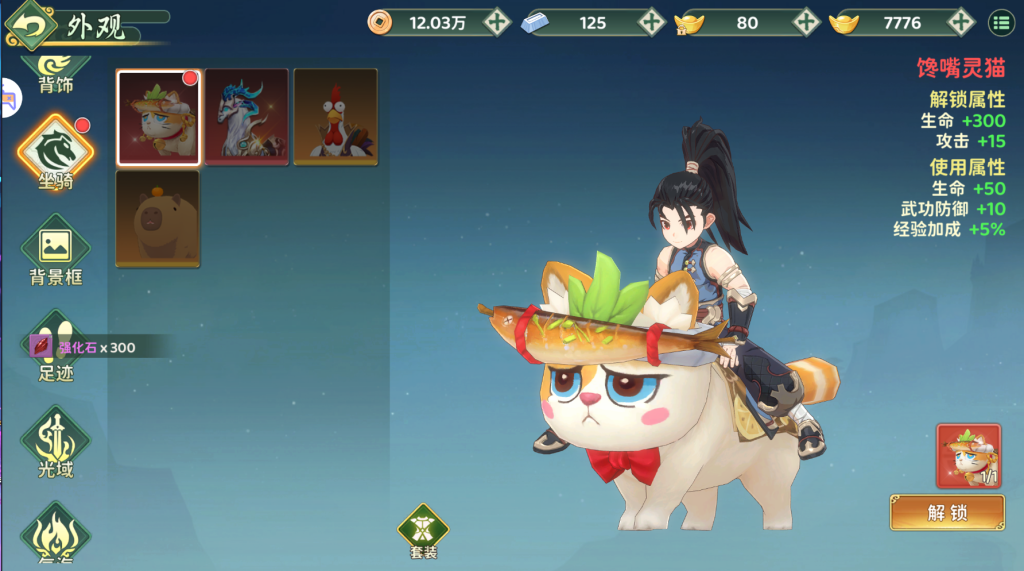The image size is (1024, 571).
Task: Open the list menu icon
Action: click(x=1000, y=21)
